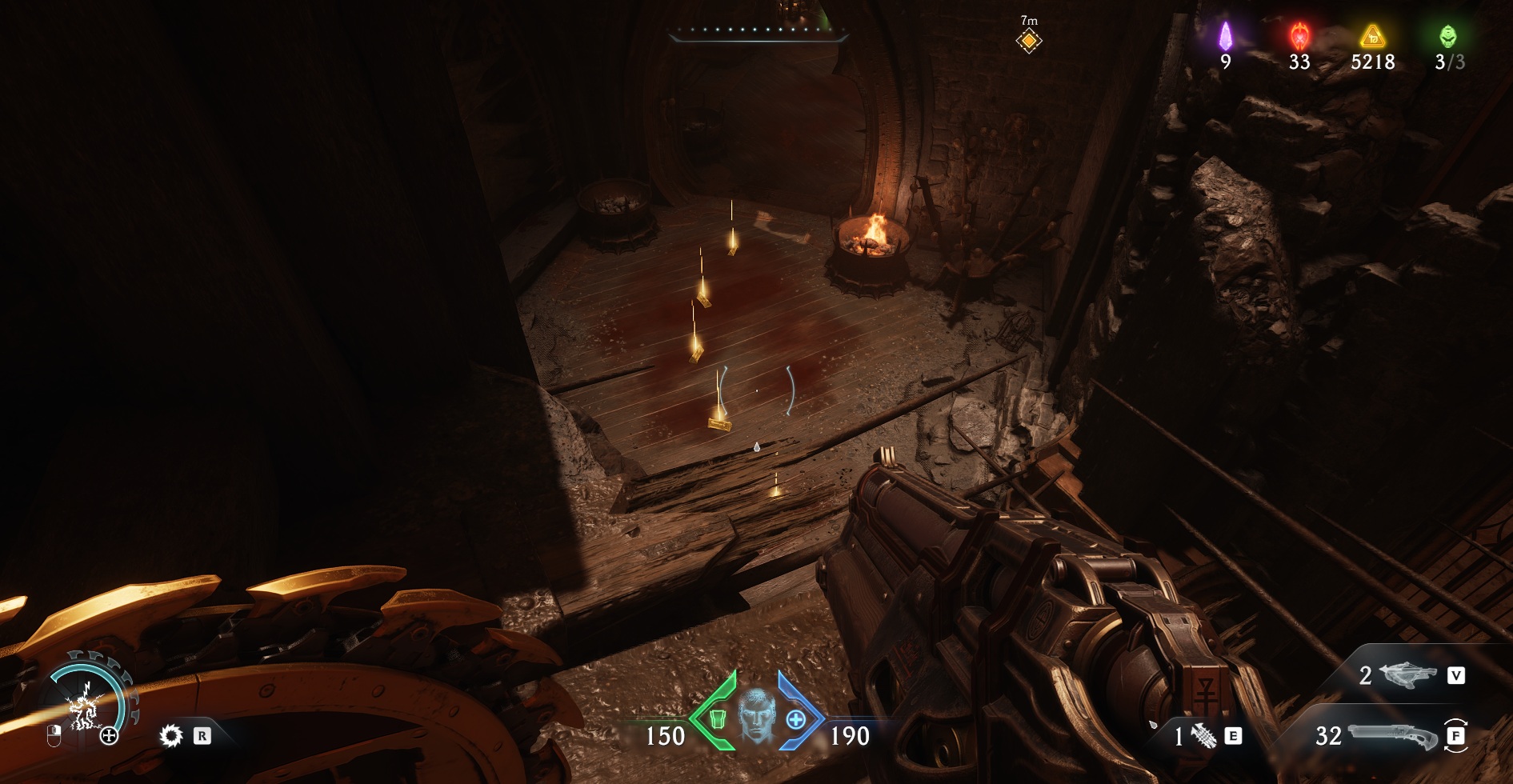Select the purple crystal currency icon

[1225, 36]
